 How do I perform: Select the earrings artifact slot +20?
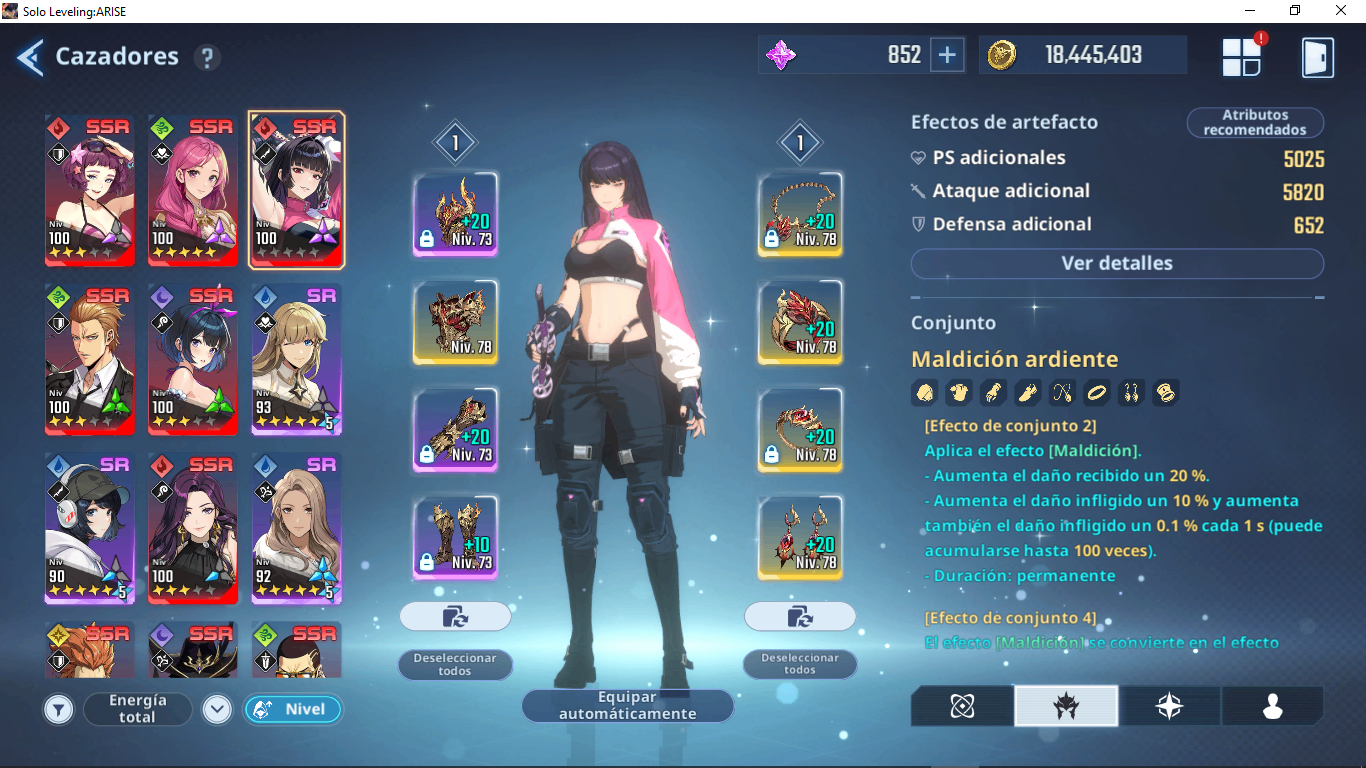(800, 538)
